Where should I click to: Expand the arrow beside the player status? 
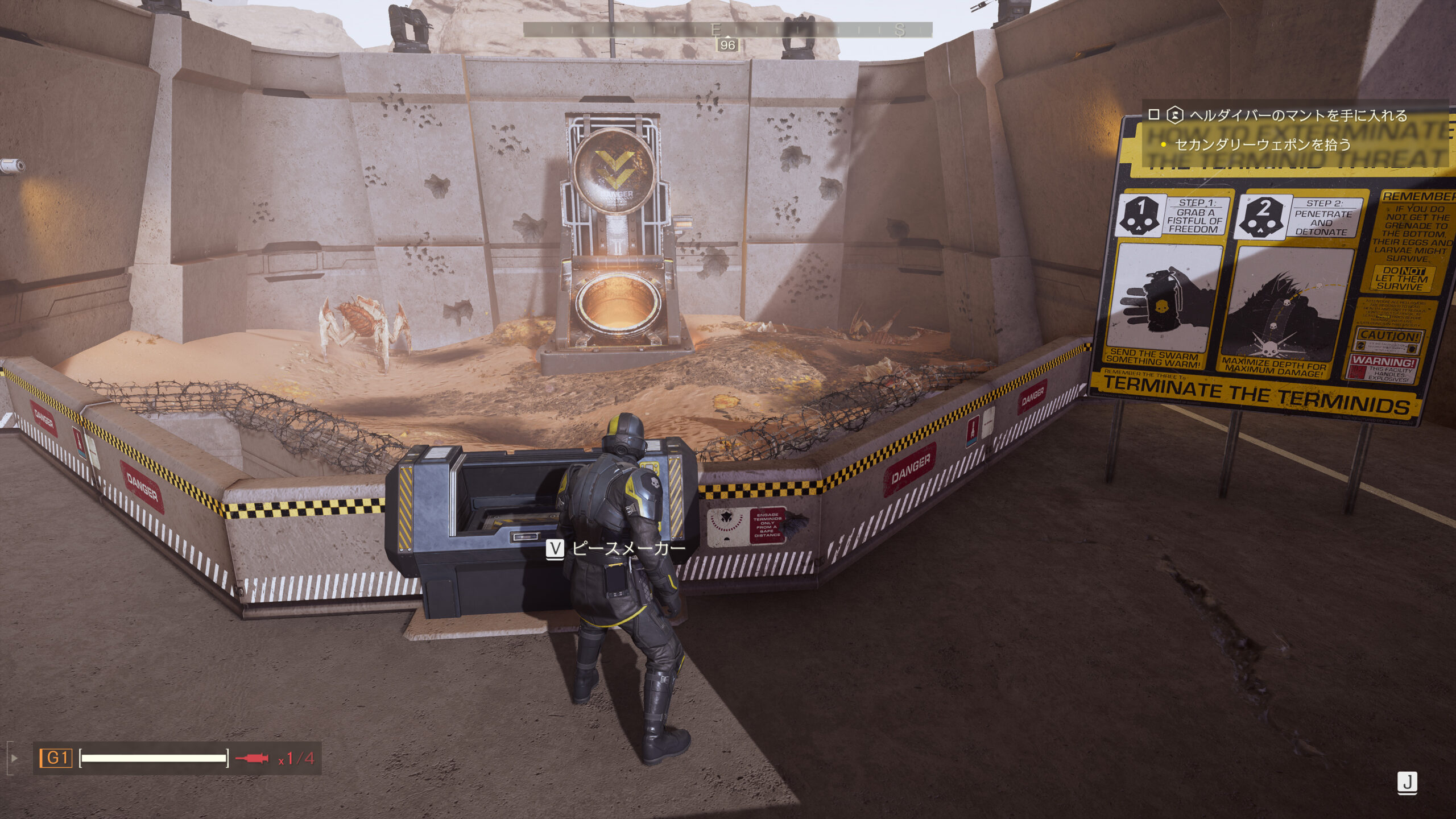click(15, 758)
